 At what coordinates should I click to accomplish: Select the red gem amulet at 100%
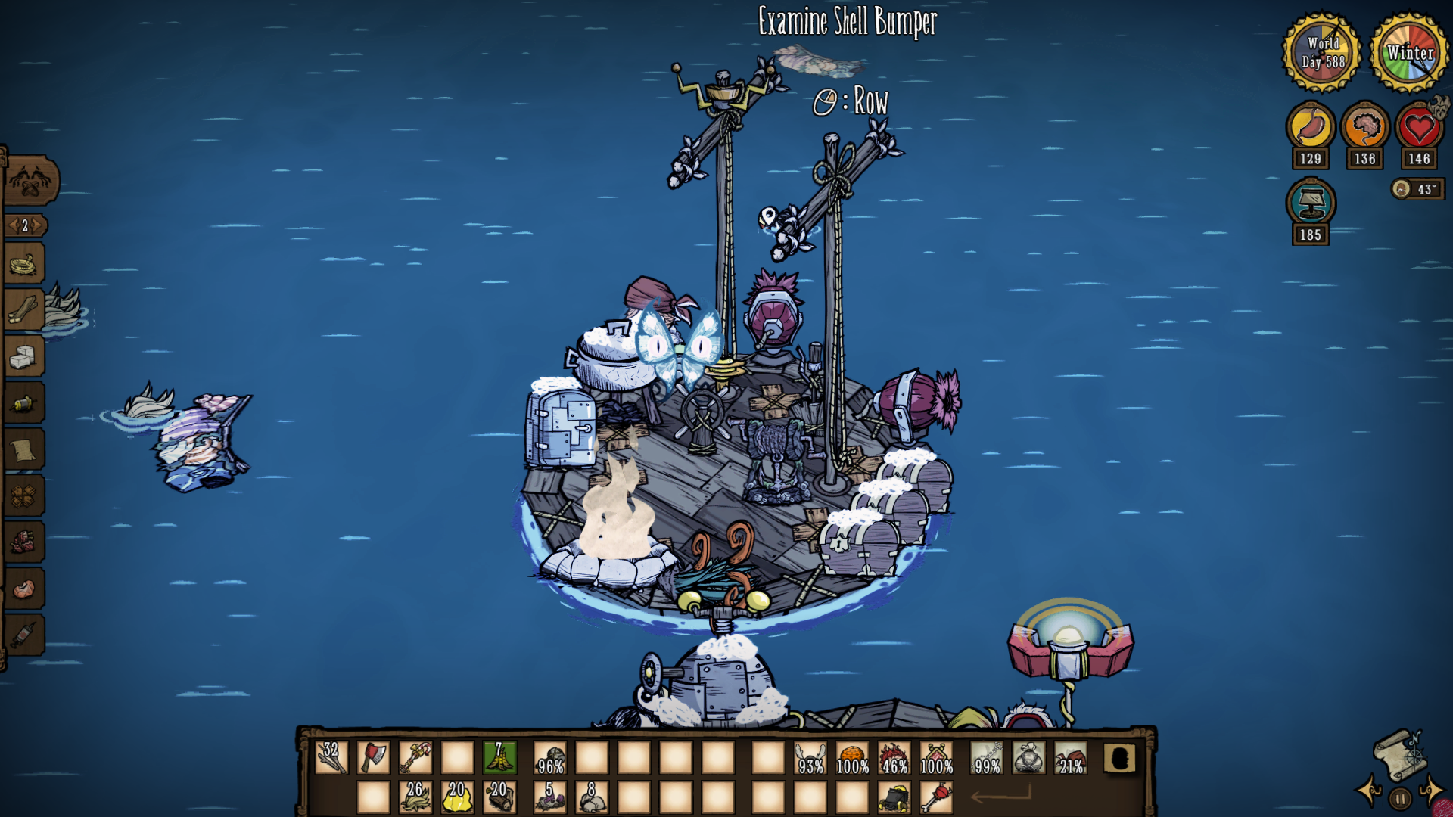tap(936, 757)
